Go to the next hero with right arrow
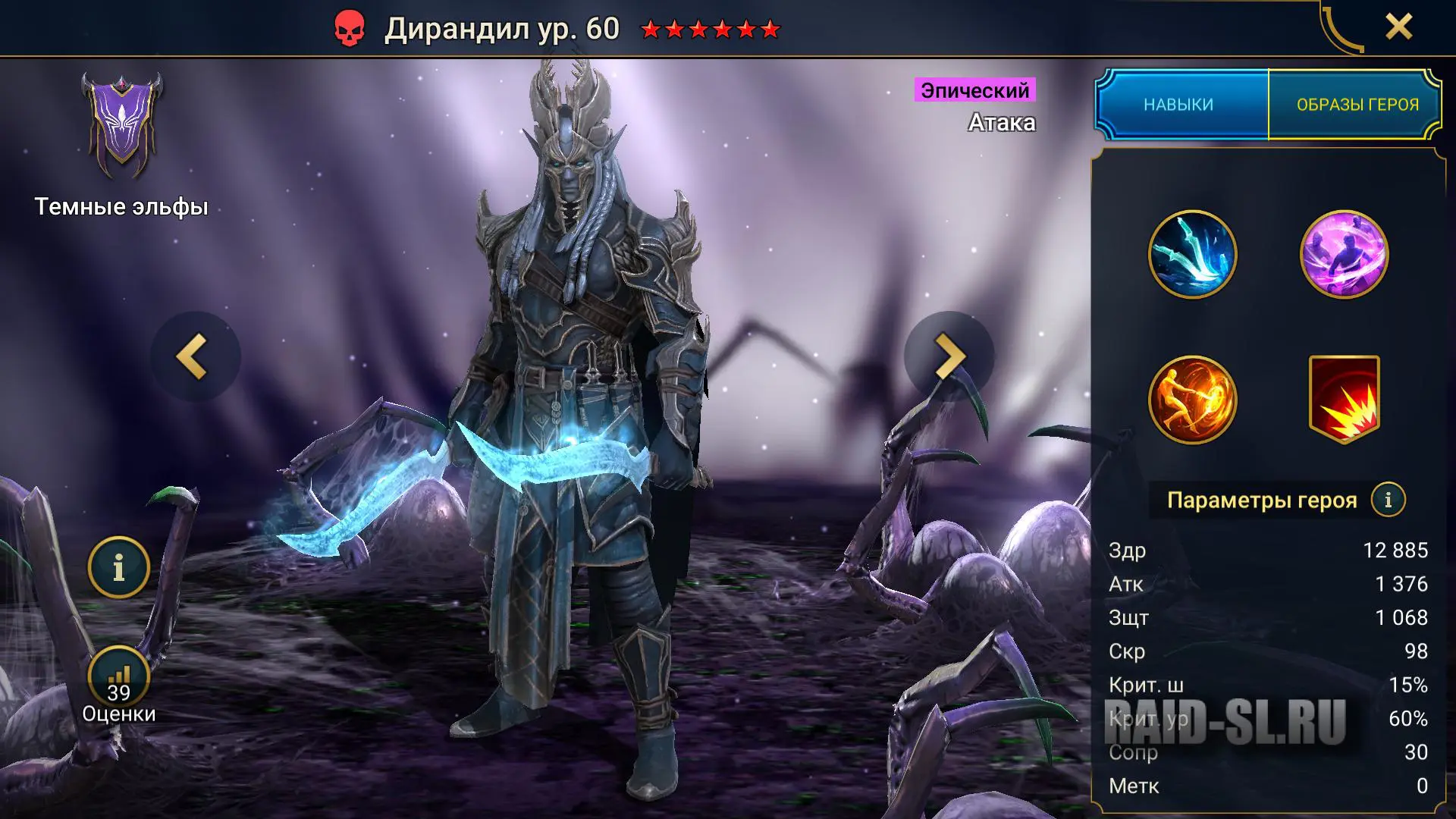1456x819 pixels. point(949,356)
